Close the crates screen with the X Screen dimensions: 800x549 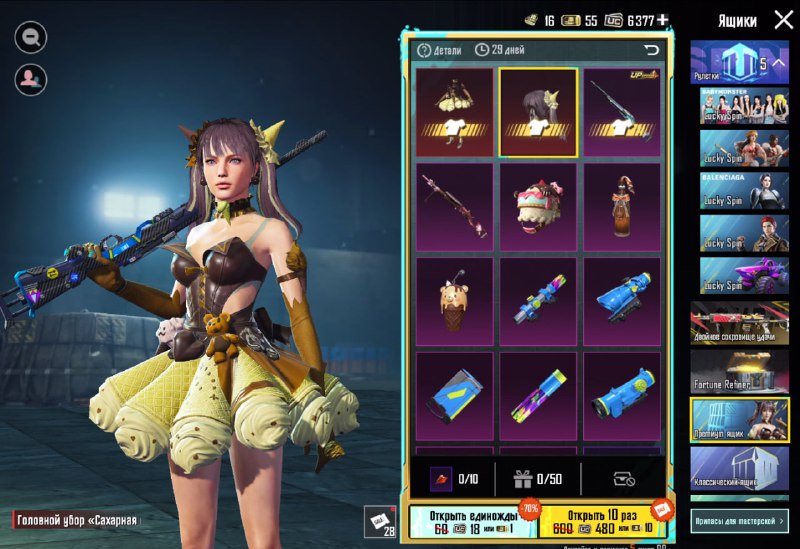coord(783,19)
